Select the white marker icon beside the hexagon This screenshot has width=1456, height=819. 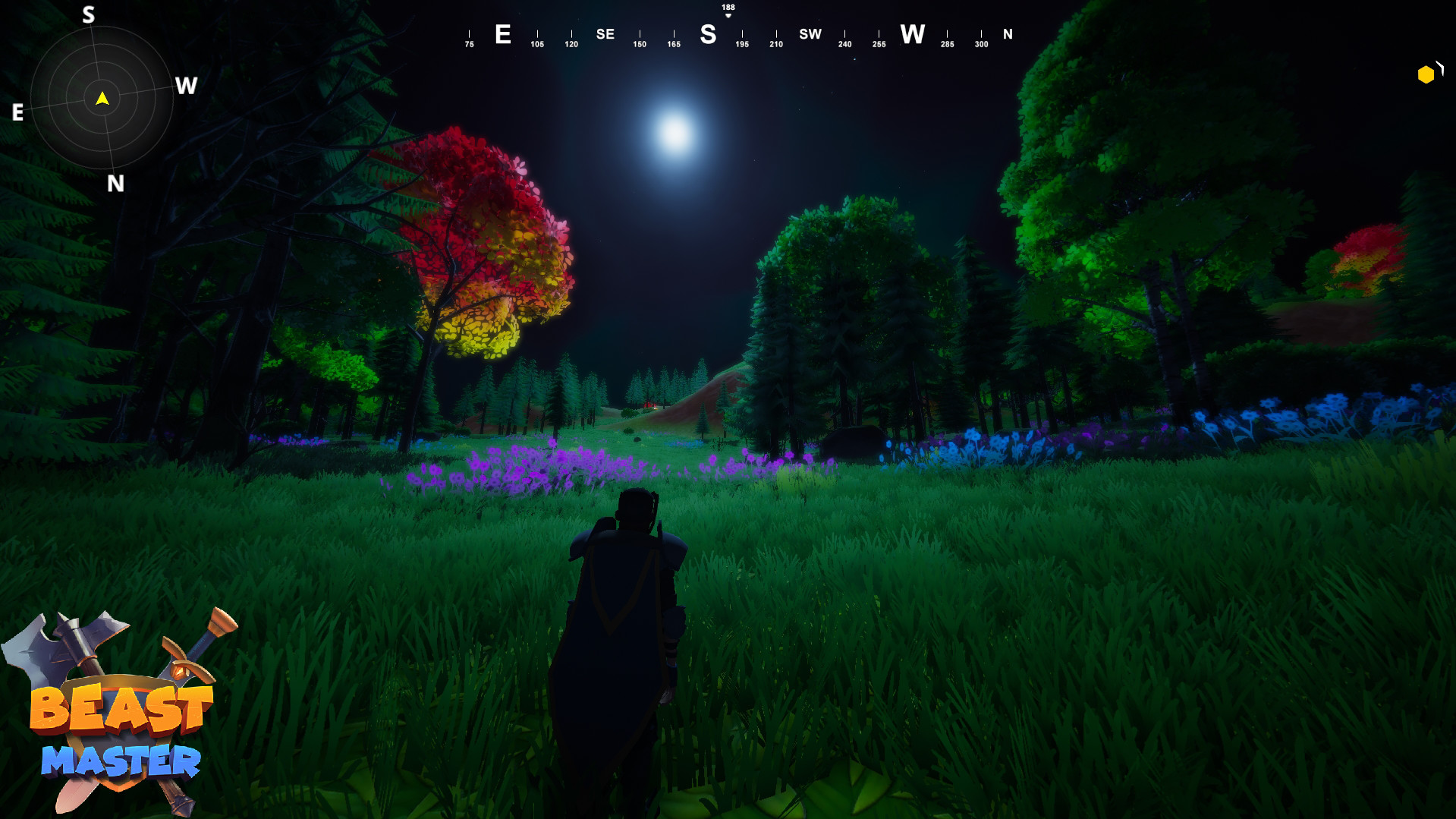[x=1439, y=71]
